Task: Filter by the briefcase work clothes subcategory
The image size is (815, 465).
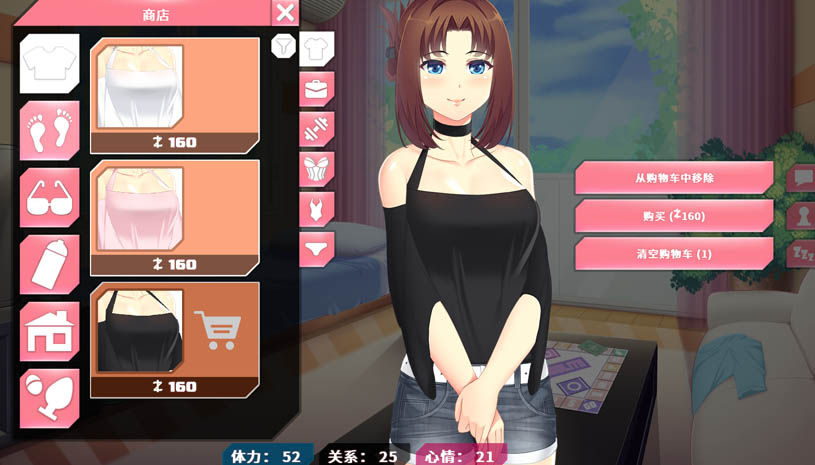Action: (317, 89)
